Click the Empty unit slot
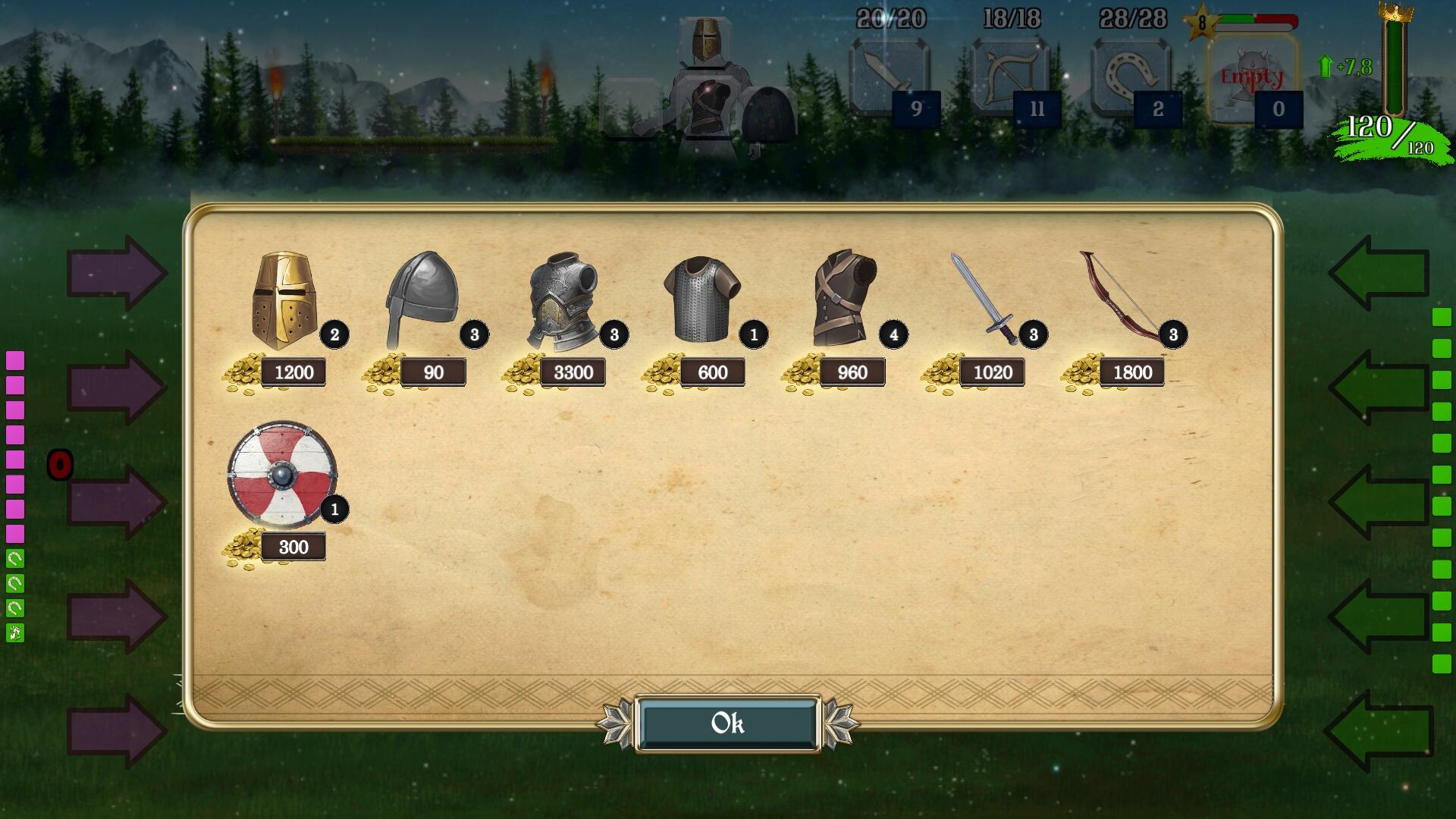Screen dimensions: 1456x819 [x=1250, y=76]
